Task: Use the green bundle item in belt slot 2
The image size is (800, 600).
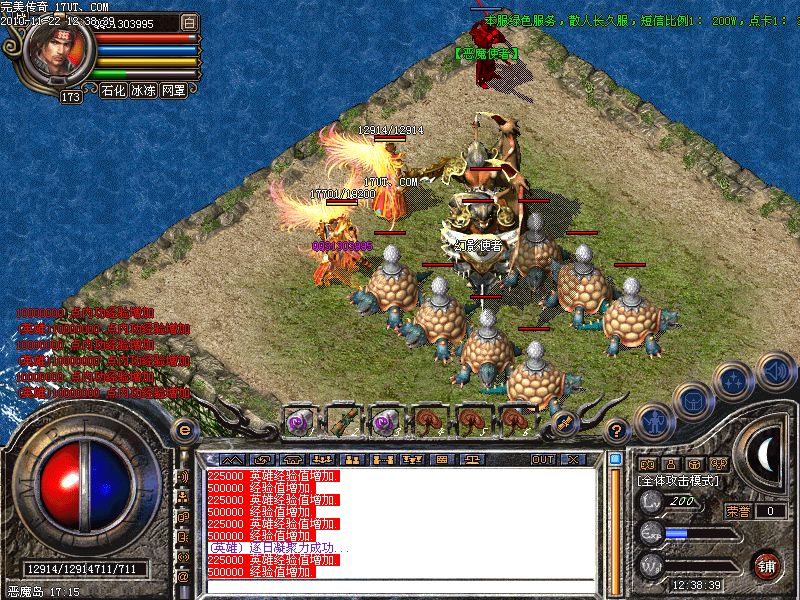Action: [343, 421]
